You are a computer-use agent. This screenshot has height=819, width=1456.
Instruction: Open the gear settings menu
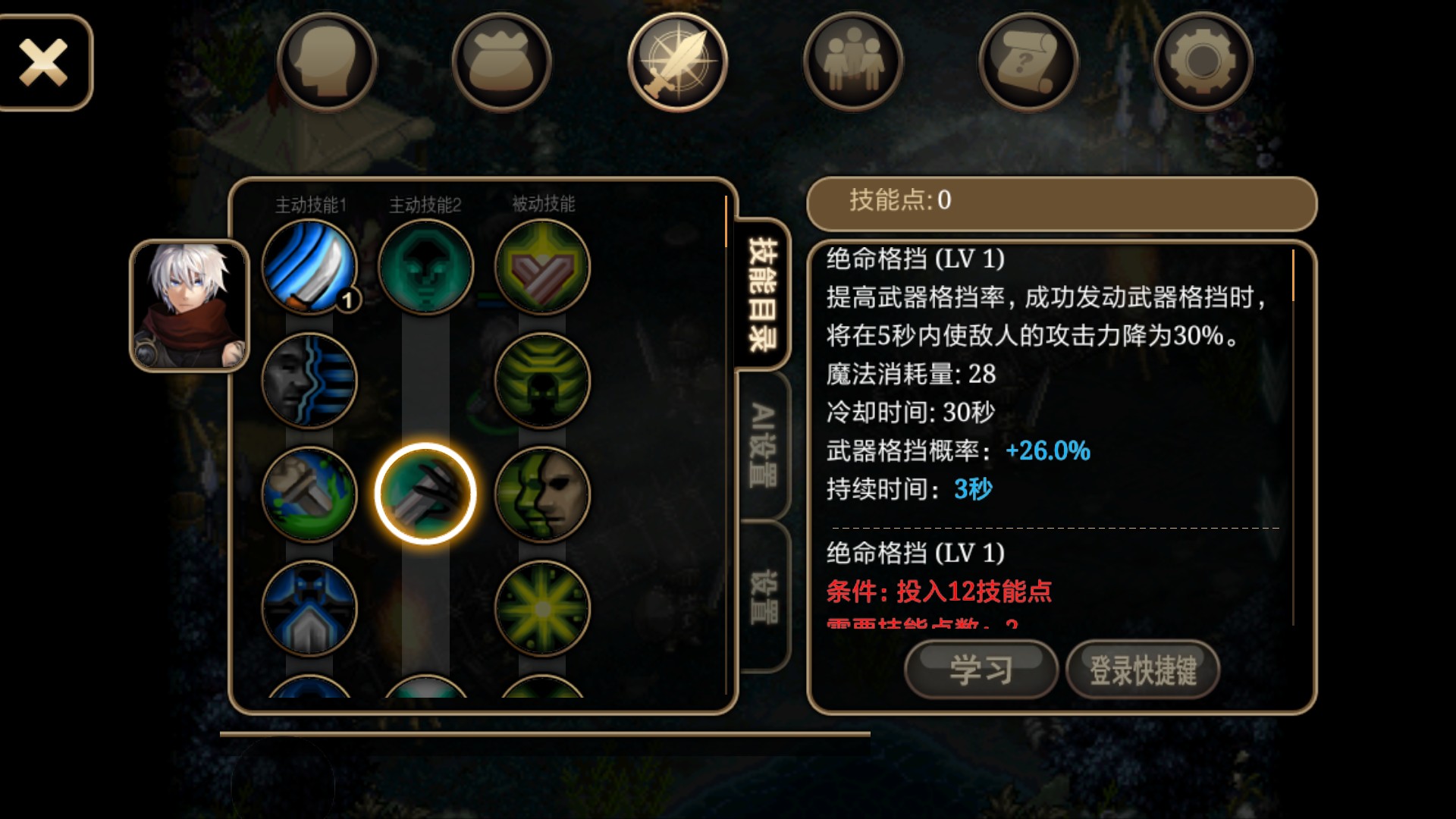[x=1203, y=62]
